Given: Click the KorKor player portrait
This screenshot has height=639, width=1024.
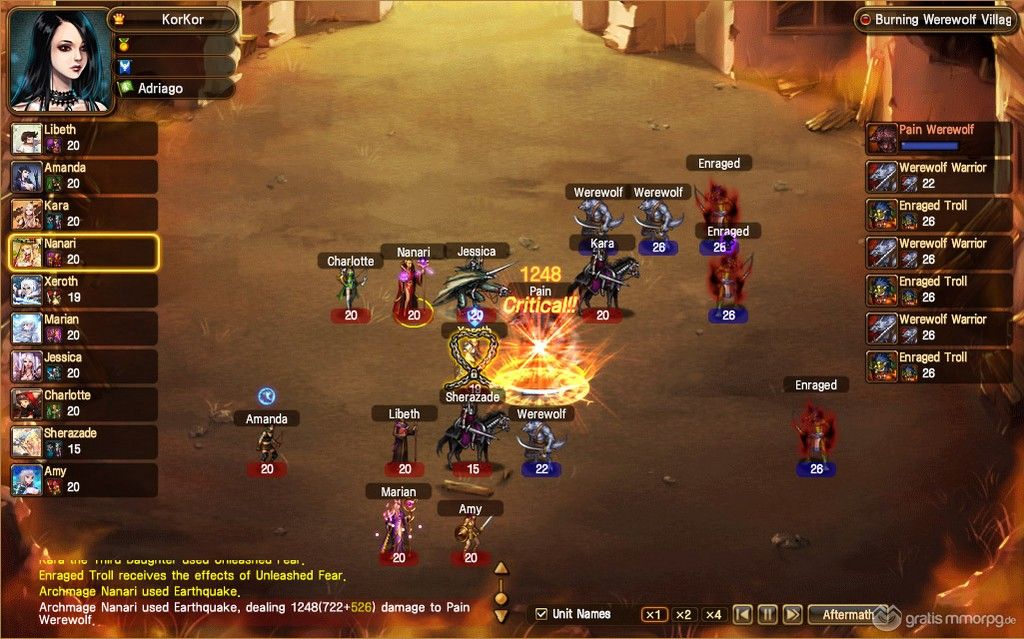Looking at the screenshot, I should pyautogui.click(x=60, y=60).
